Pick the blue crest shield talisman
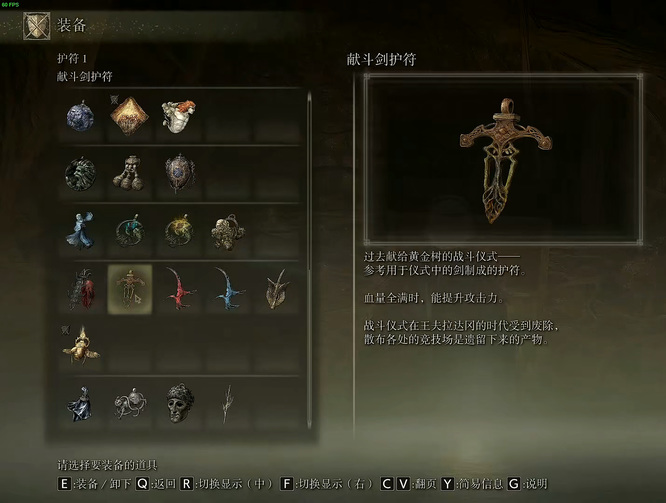666x503 pixels. pyautogui.click(x=179, y=173)
